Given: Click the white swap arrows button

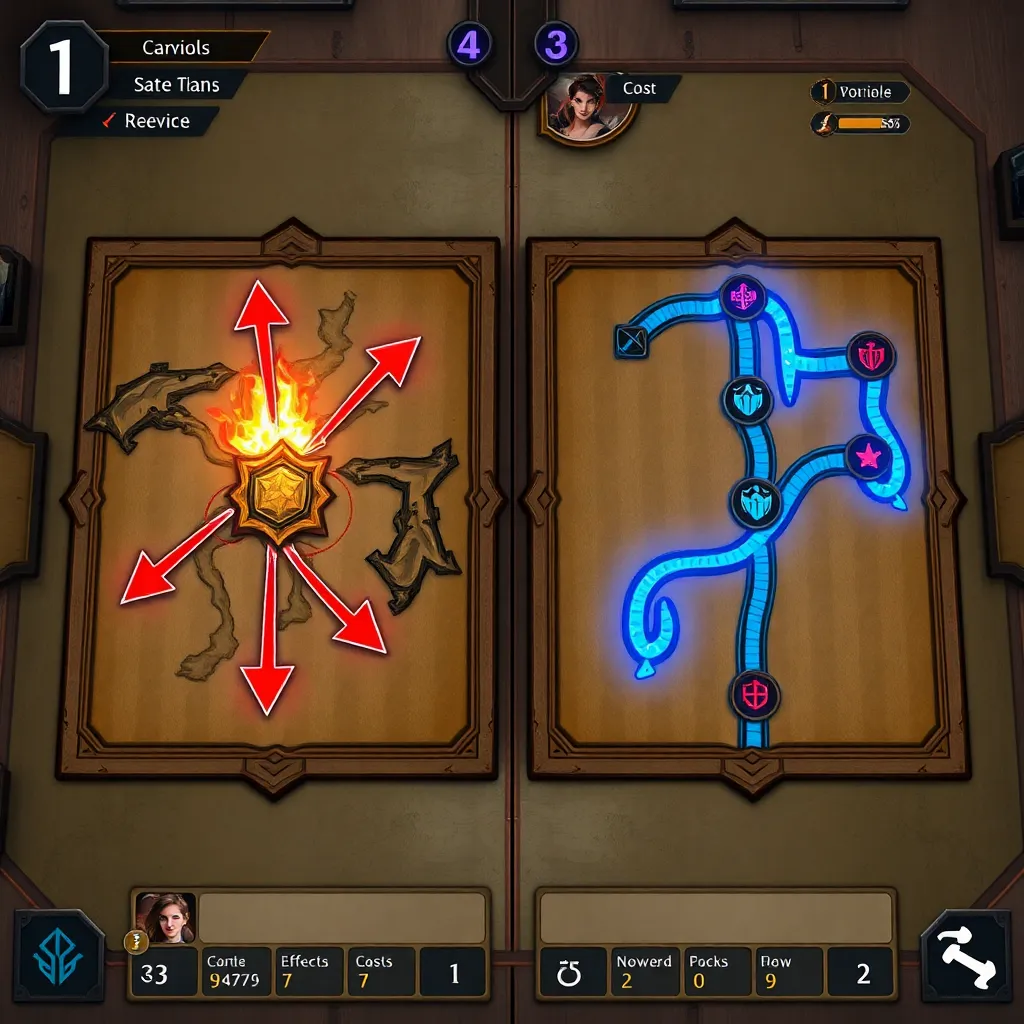Looking at the screenshot, I should 965,955.
